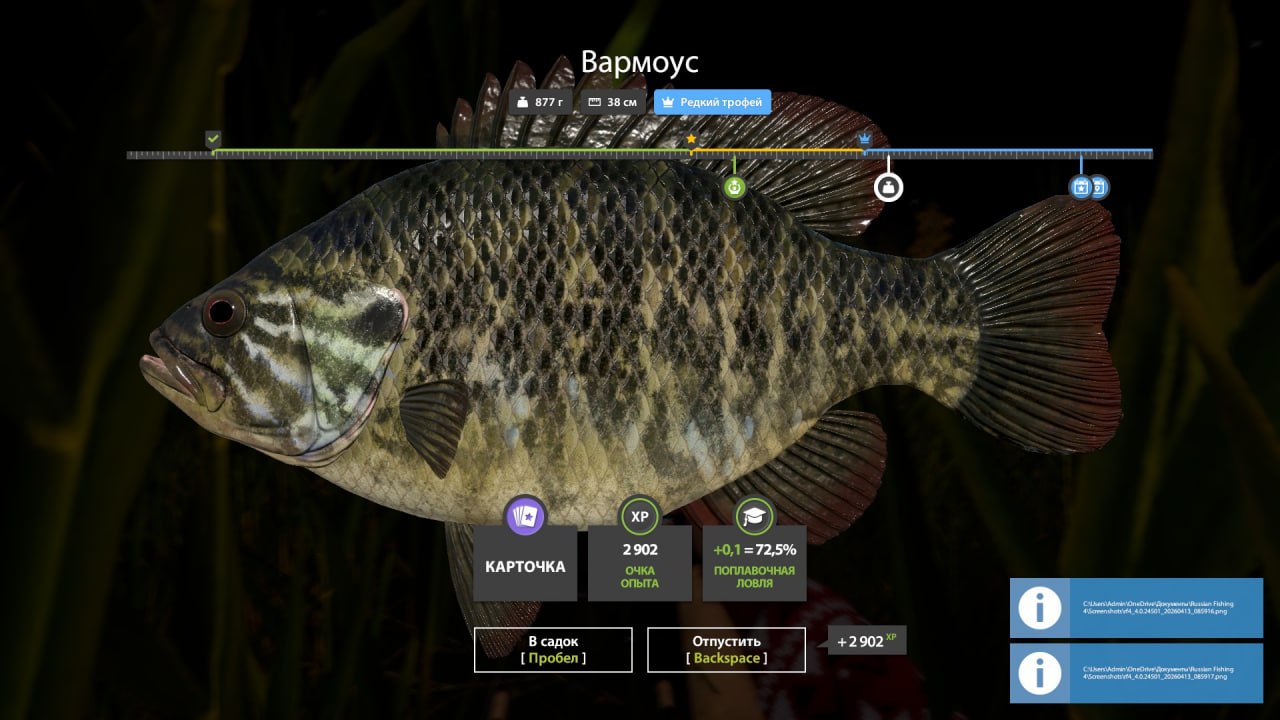Image resolution: width=1280 pixels, height=720 pixels.
Task: Select the white weight marker on the scale
Action: 888,187
